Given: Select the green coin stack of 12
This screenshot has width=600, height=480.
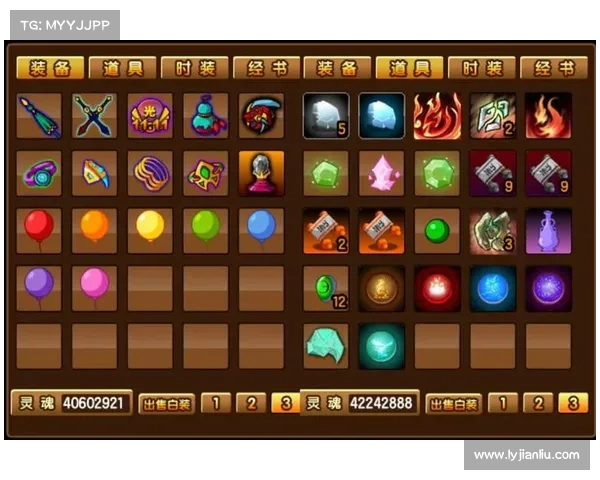Looking at the screenshot, I should pos(326,288).
